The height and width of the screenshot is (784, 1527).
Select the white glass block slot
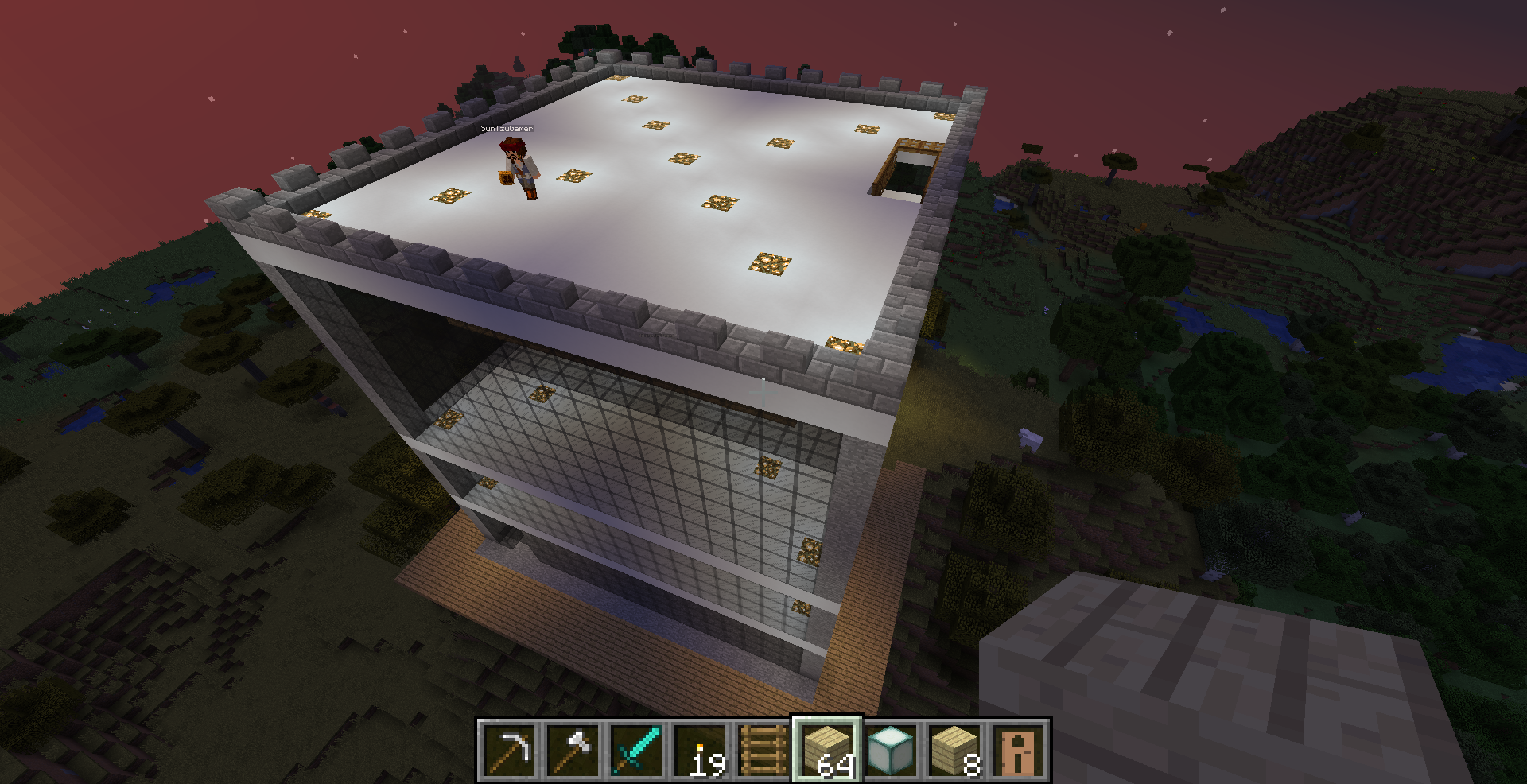(x=891, y=750)
